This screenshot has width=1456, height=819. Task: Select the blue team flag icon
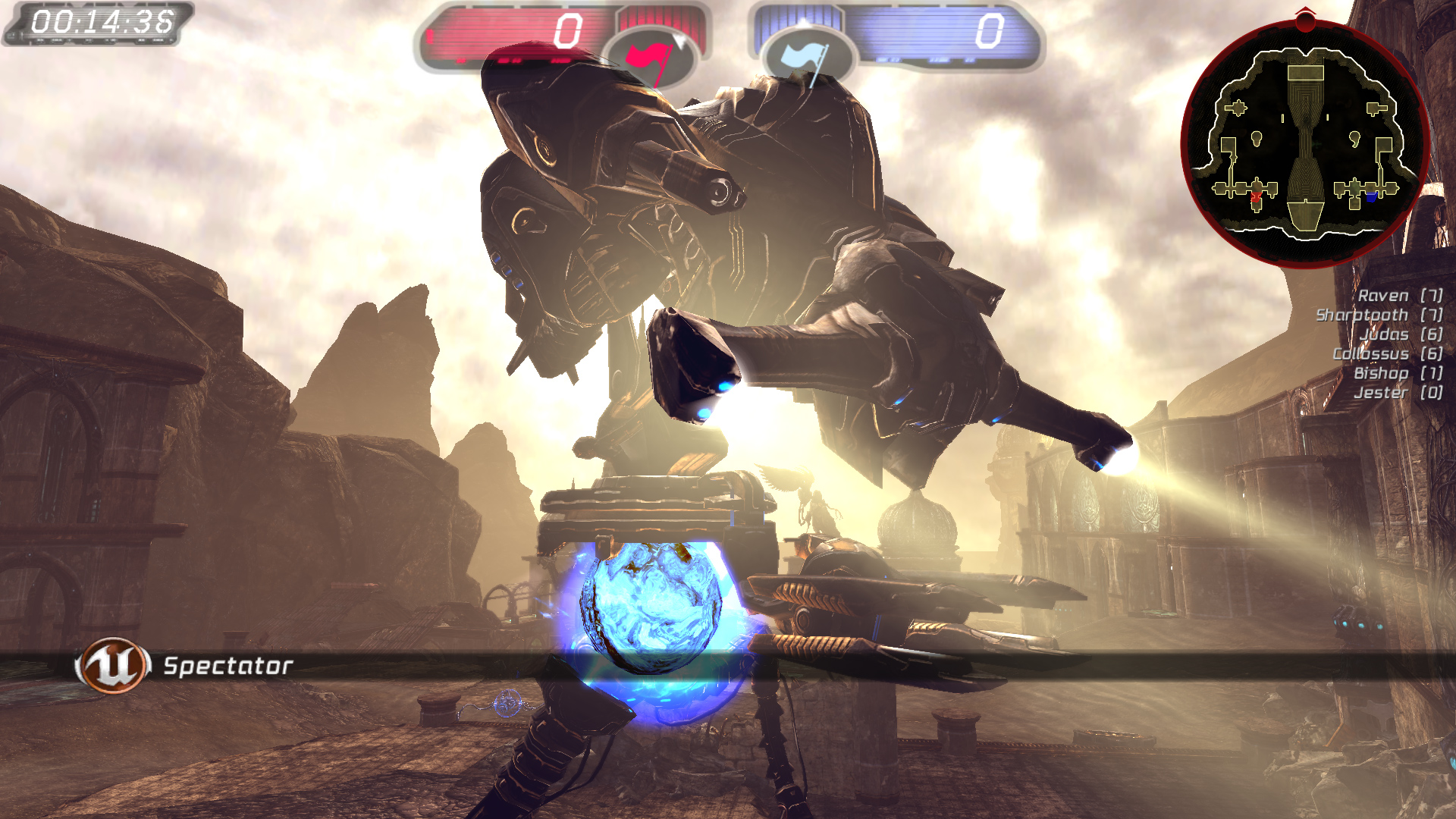point(806,58)
